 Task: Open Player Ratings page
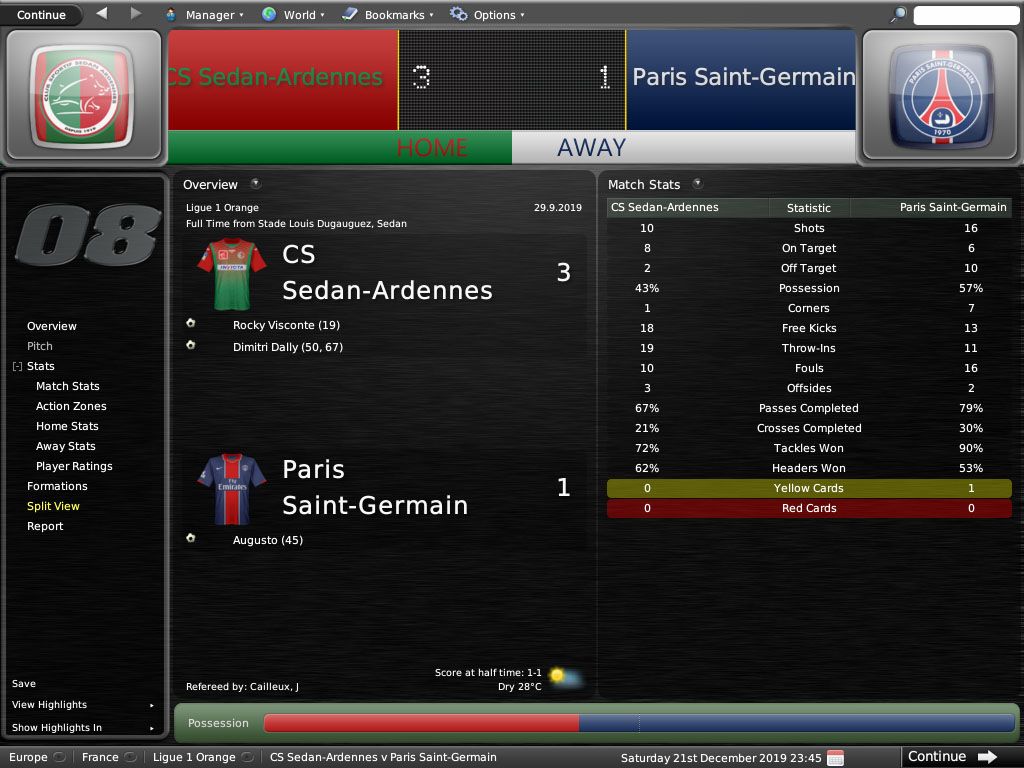tap(74, 466)
